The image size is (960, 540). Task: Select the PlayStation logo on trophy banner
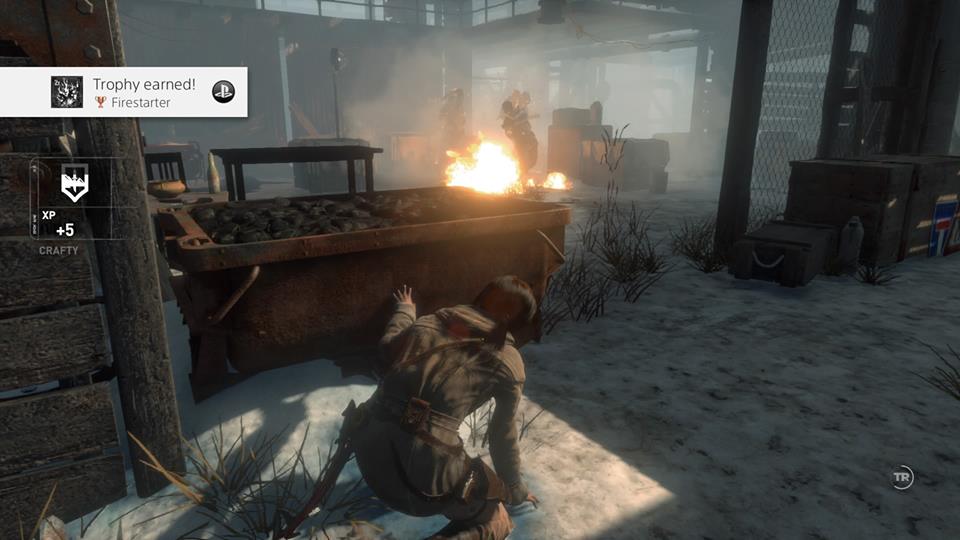click(223, 92)
